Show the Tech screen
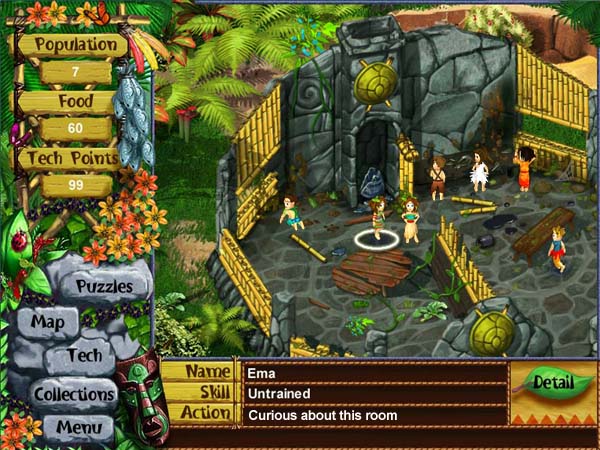Image resolution: width=600 pixels, height=450 pixels. tap(85, 355)
